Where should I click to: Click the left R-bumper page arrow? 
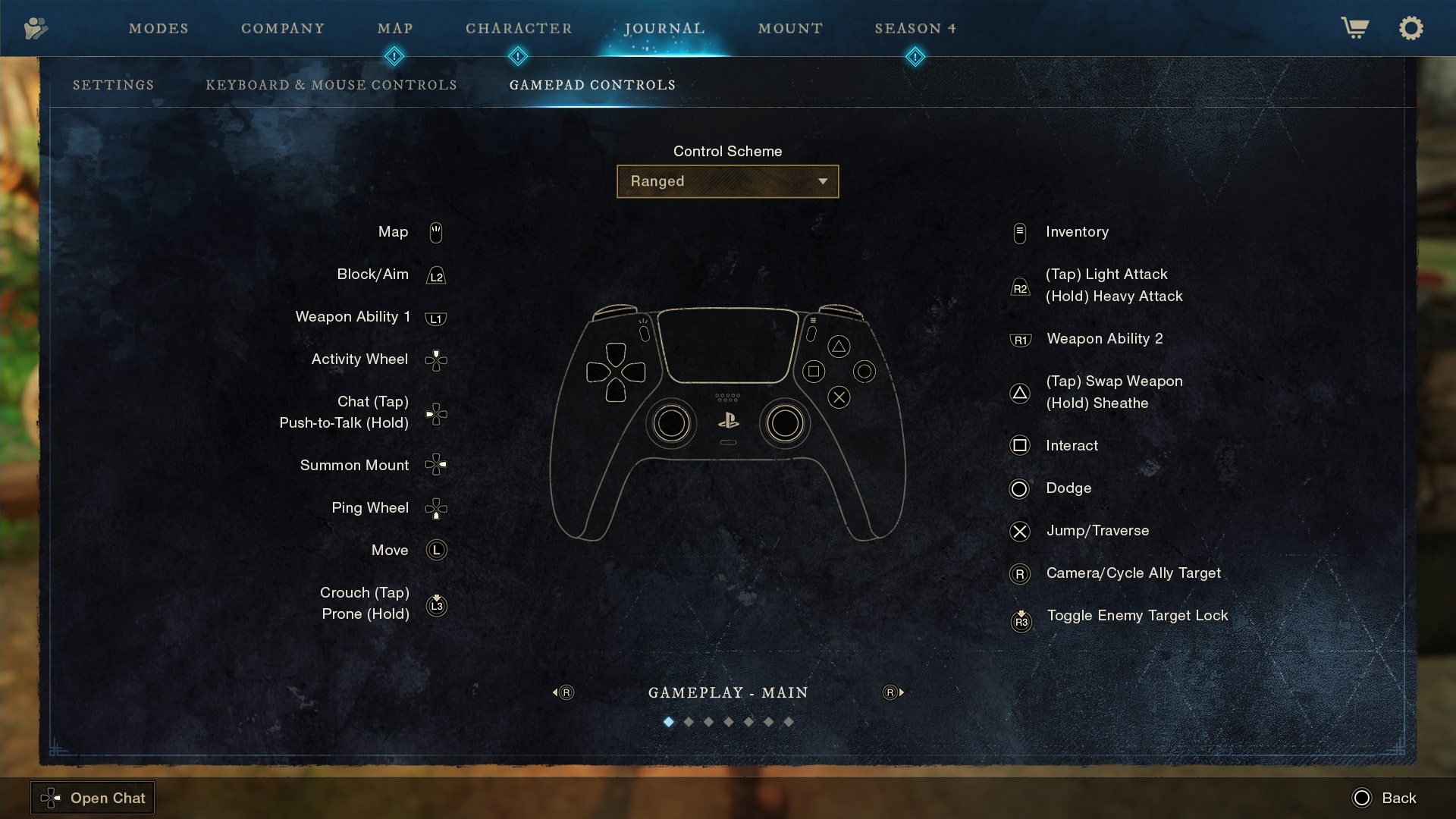(x=563, y=692)
